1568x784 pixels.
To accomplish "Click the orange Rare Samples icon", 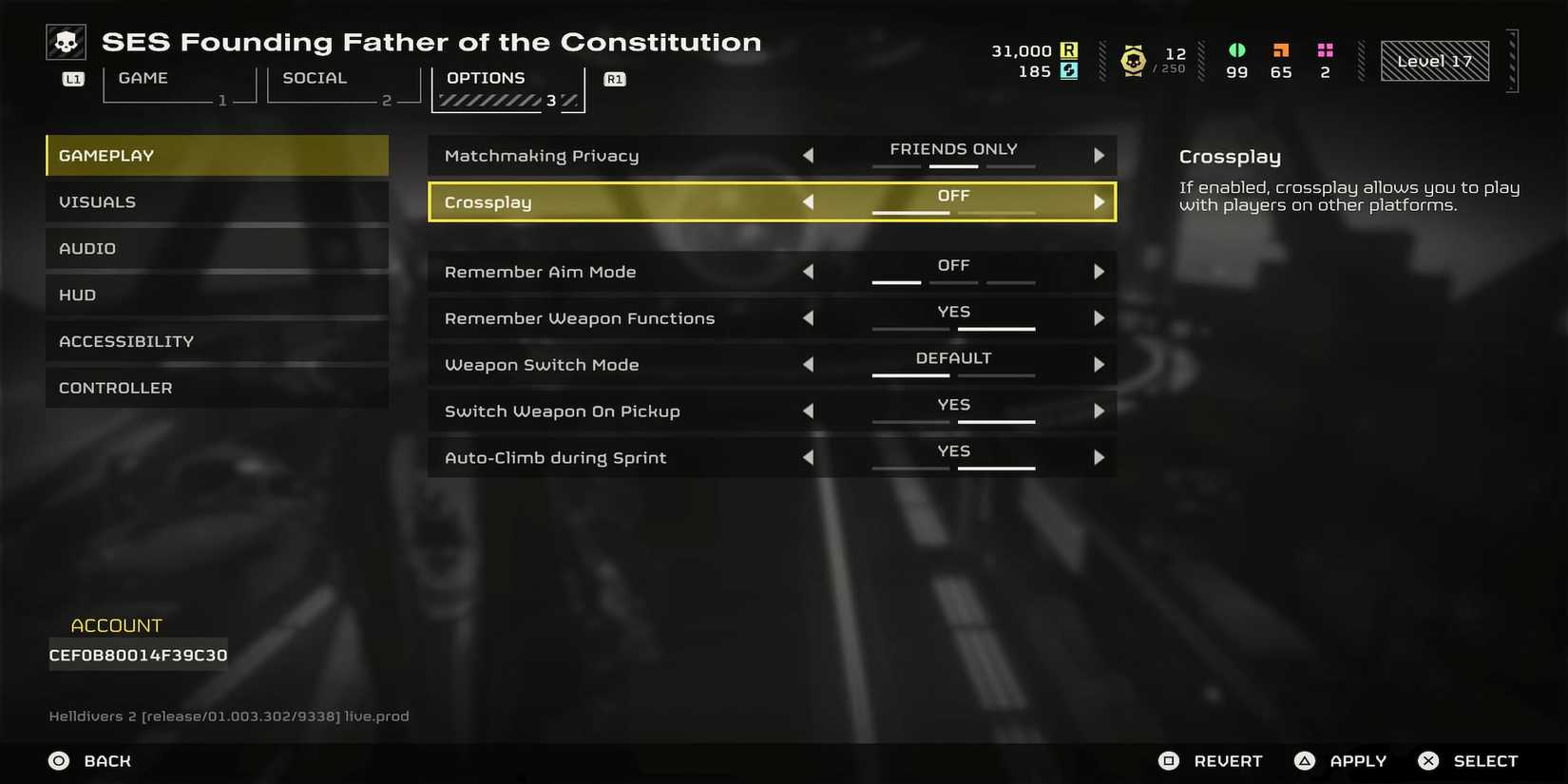I will [1280, 50].
